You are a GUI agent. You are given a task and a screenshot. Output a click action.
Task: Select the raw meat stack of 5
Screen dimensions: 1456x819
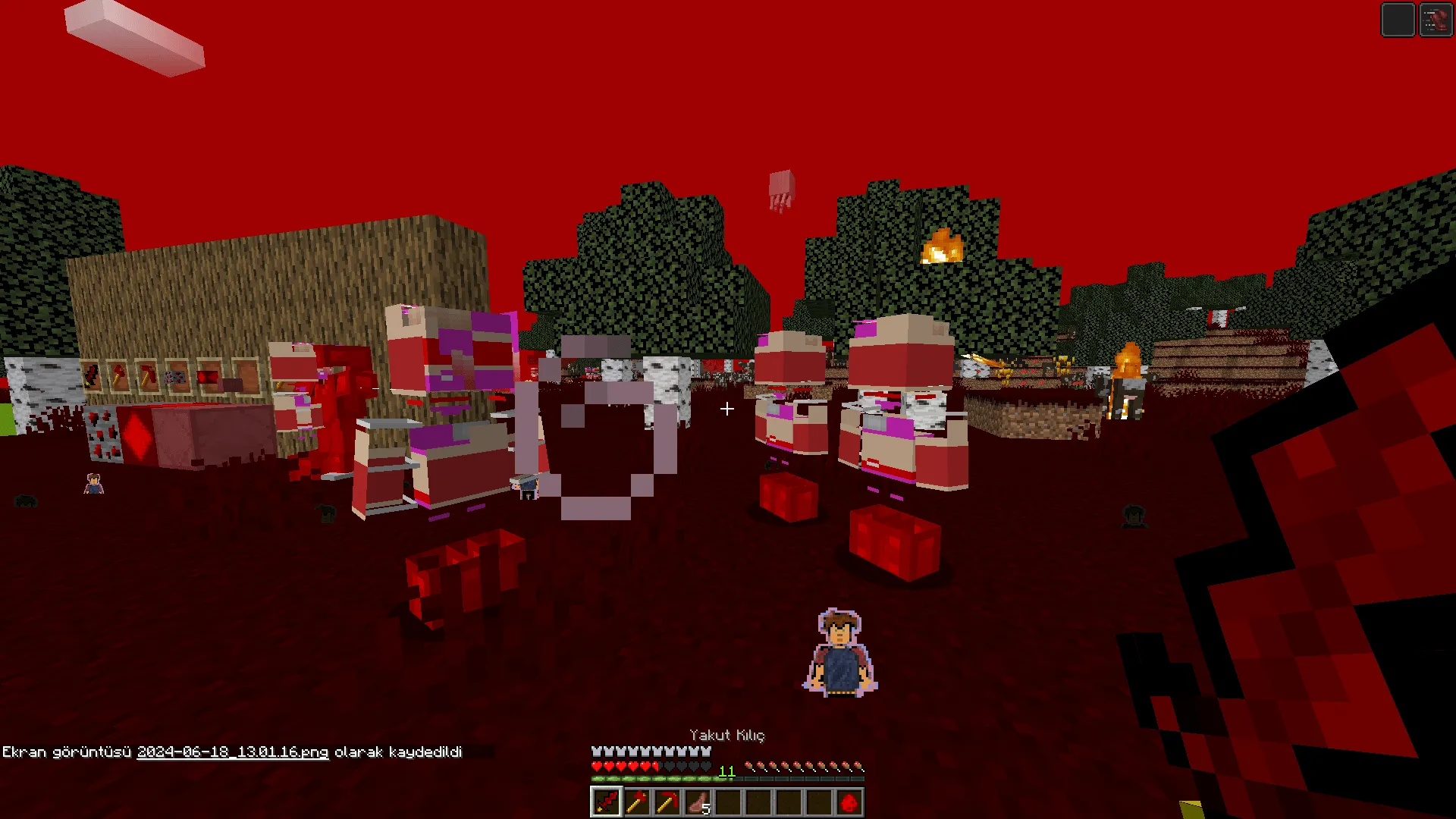tap(697, 802)
